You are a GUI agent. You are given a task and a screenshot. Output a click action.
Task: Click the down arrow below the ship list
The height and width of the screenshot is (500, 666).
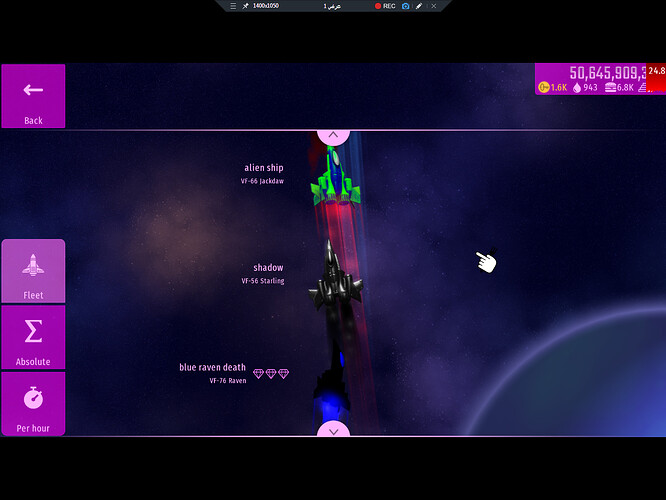click(x=333, y=430)
